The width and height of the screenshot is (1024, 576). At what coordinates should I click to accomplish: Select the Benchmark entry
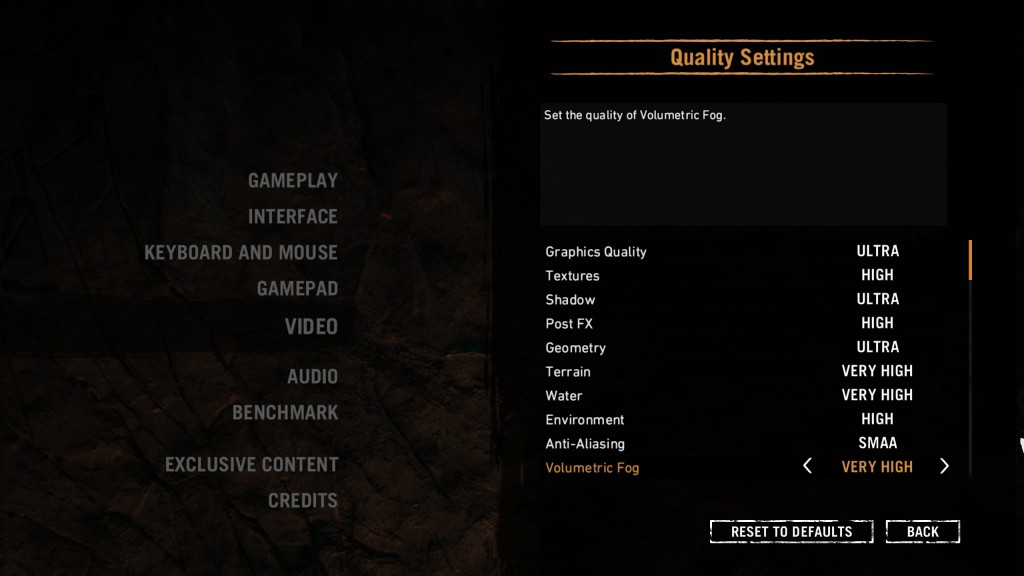285,413
